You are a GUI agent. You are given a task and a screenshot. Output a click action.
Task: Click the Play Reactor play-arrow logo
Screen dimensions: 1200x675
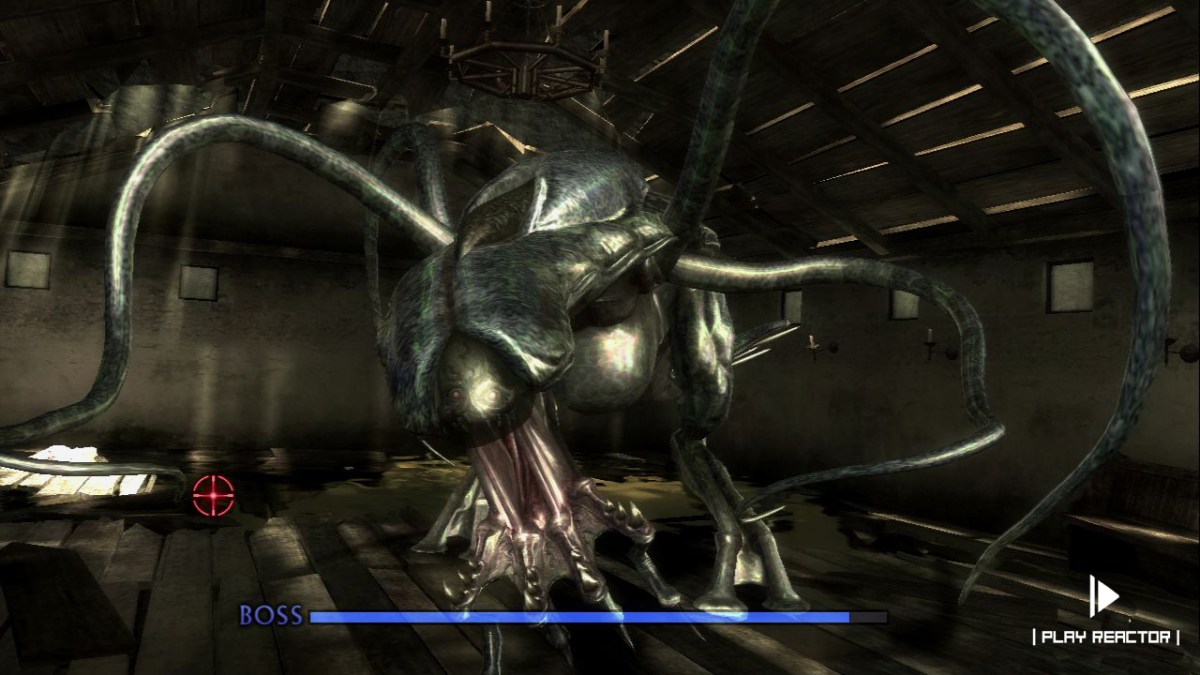[1104, 597]
